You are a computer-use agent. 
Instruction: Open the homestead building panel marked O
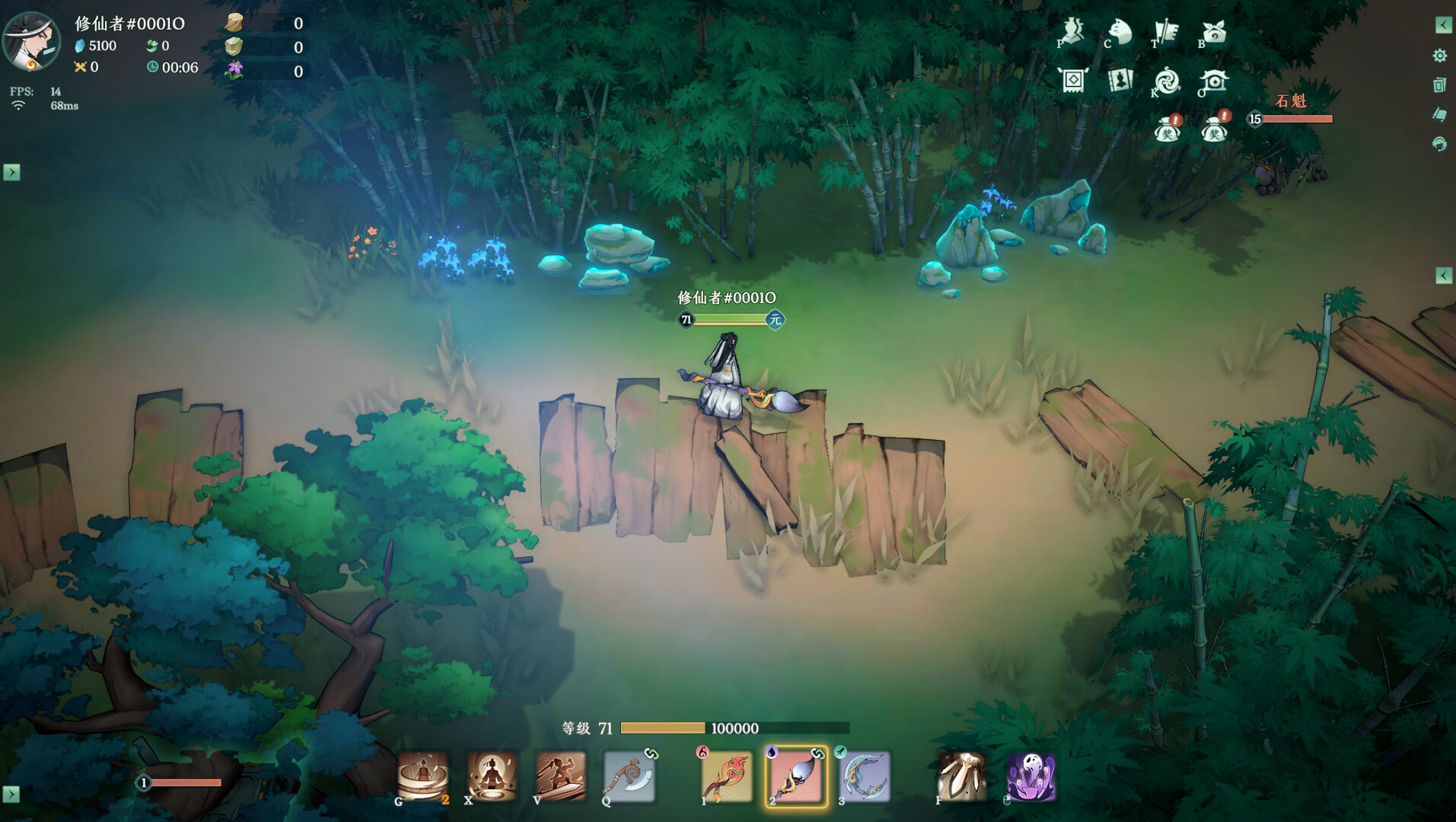point(1214,81)
